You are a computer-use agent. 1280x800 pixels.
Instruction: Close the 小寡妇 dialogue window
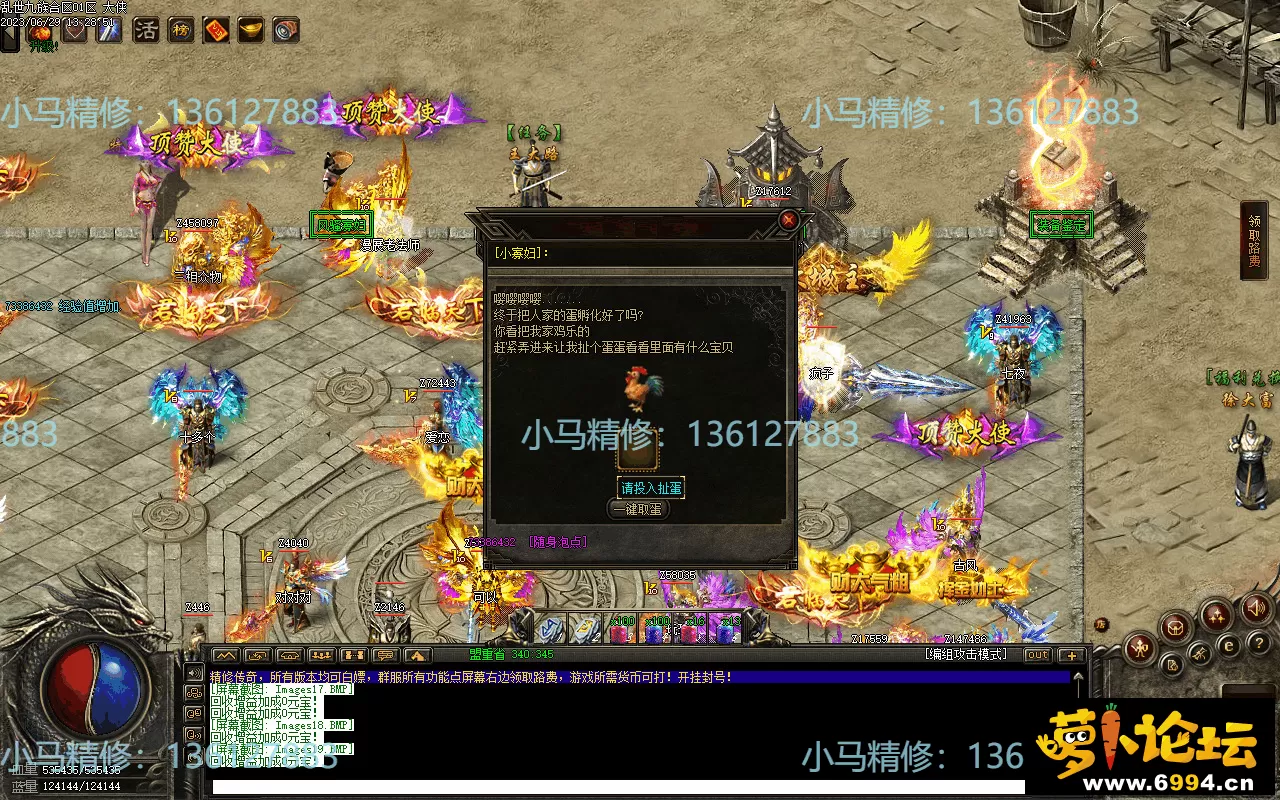tap(789, 220)
